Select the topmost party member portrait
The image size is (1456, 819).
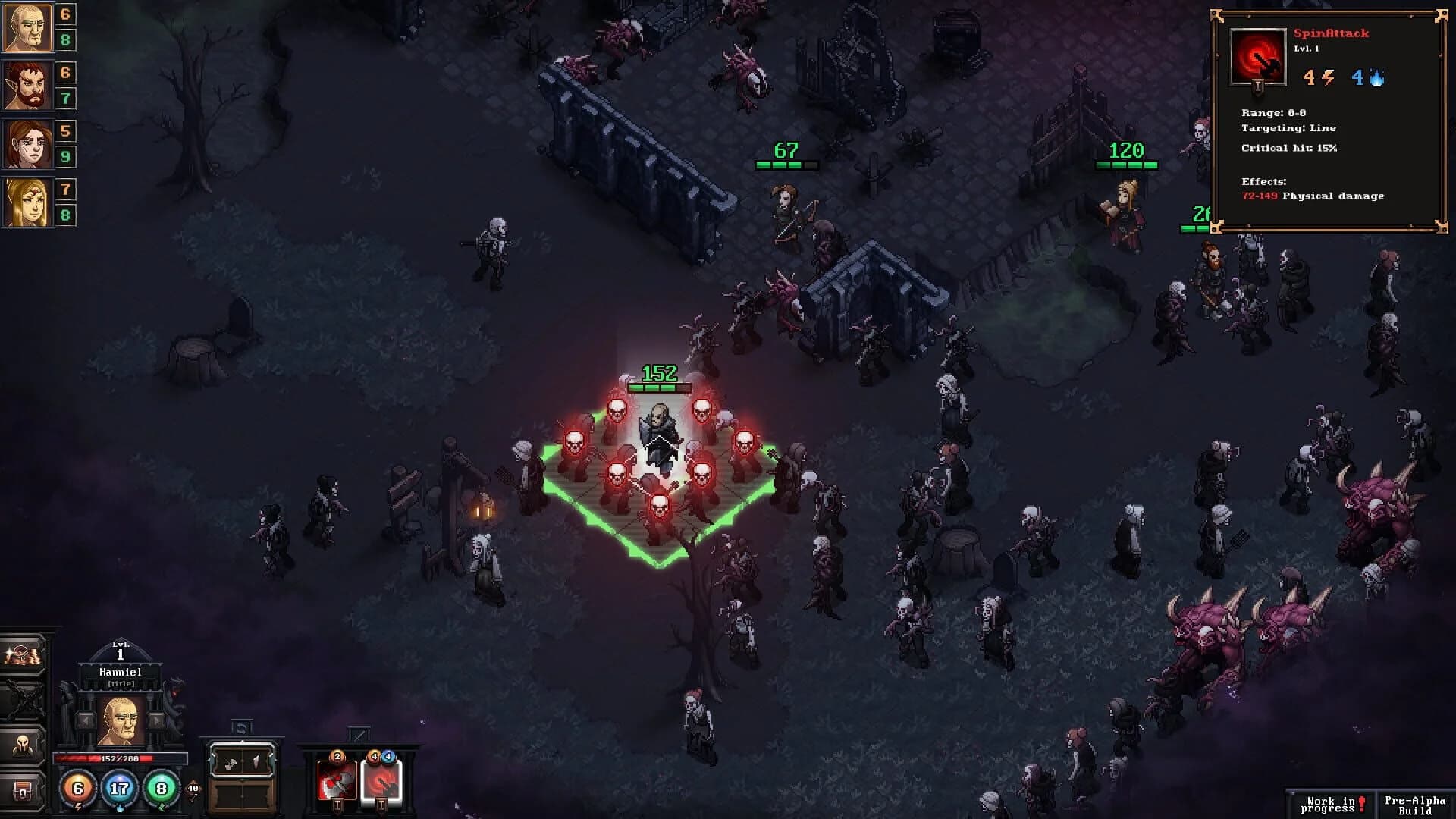25,28
